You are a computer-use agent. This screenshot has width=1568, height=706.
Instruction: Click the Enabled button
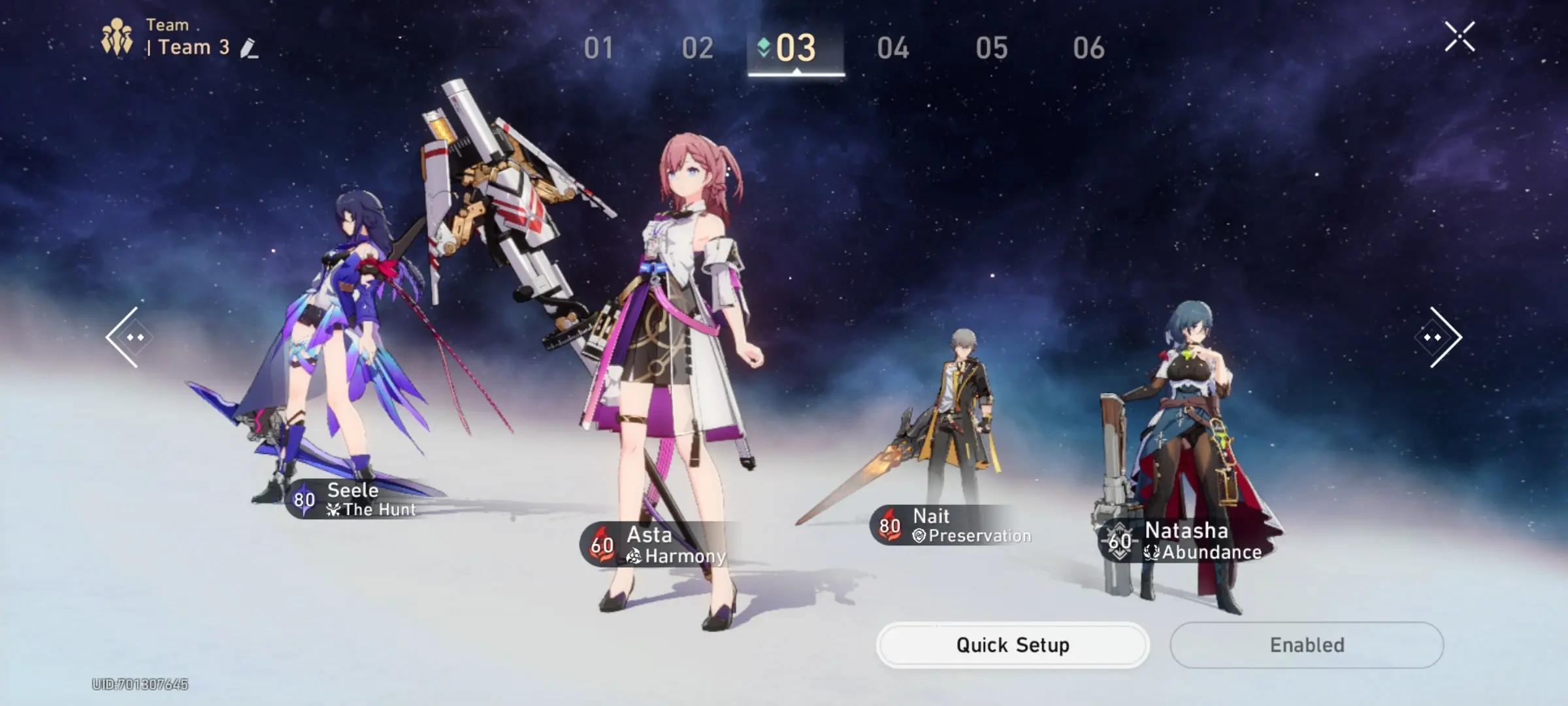(x=1307, y=645)
